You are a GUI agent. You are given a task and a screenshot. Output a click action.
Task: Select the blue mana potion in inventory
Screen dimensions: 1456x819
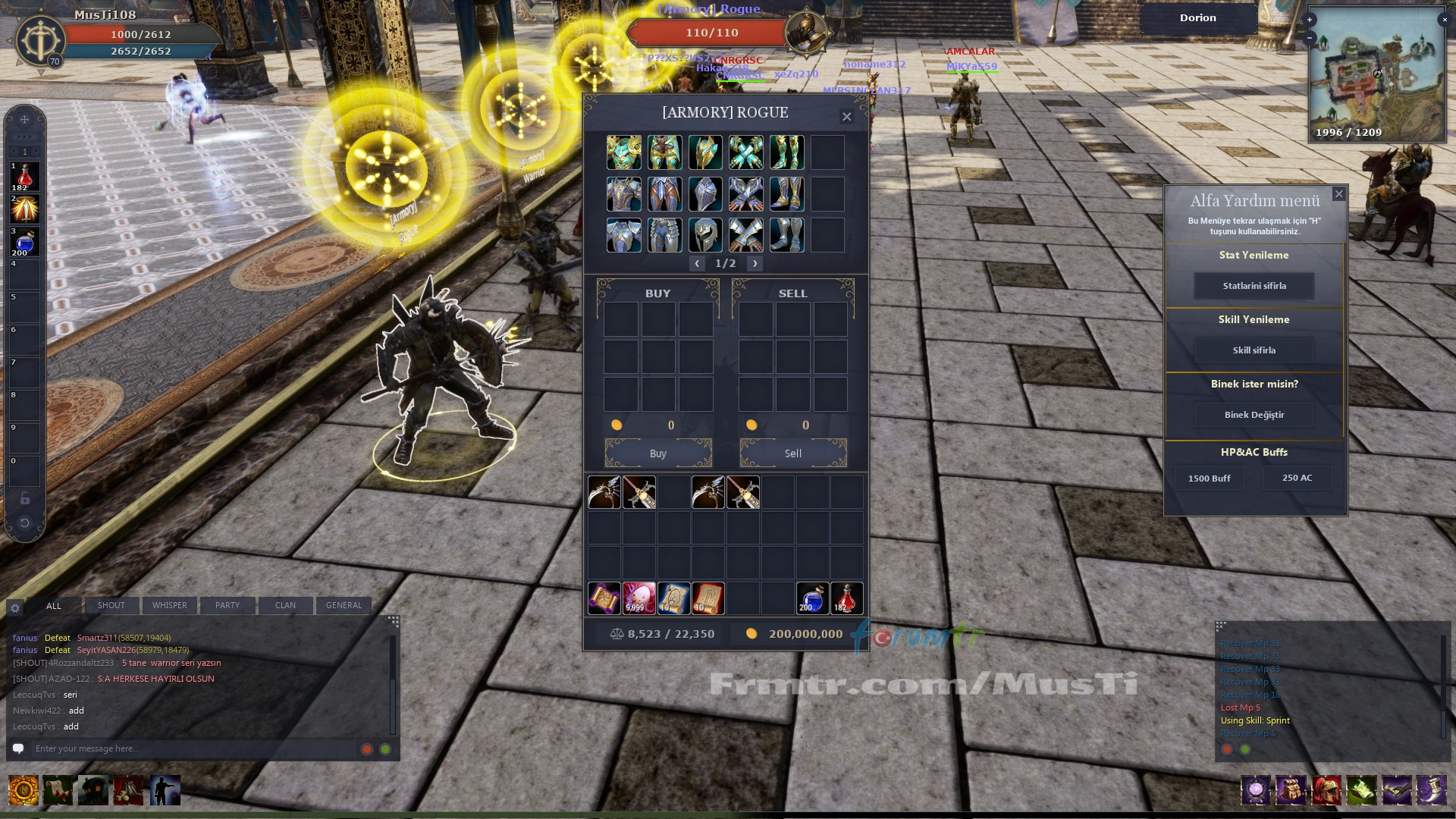pos(812,598)
